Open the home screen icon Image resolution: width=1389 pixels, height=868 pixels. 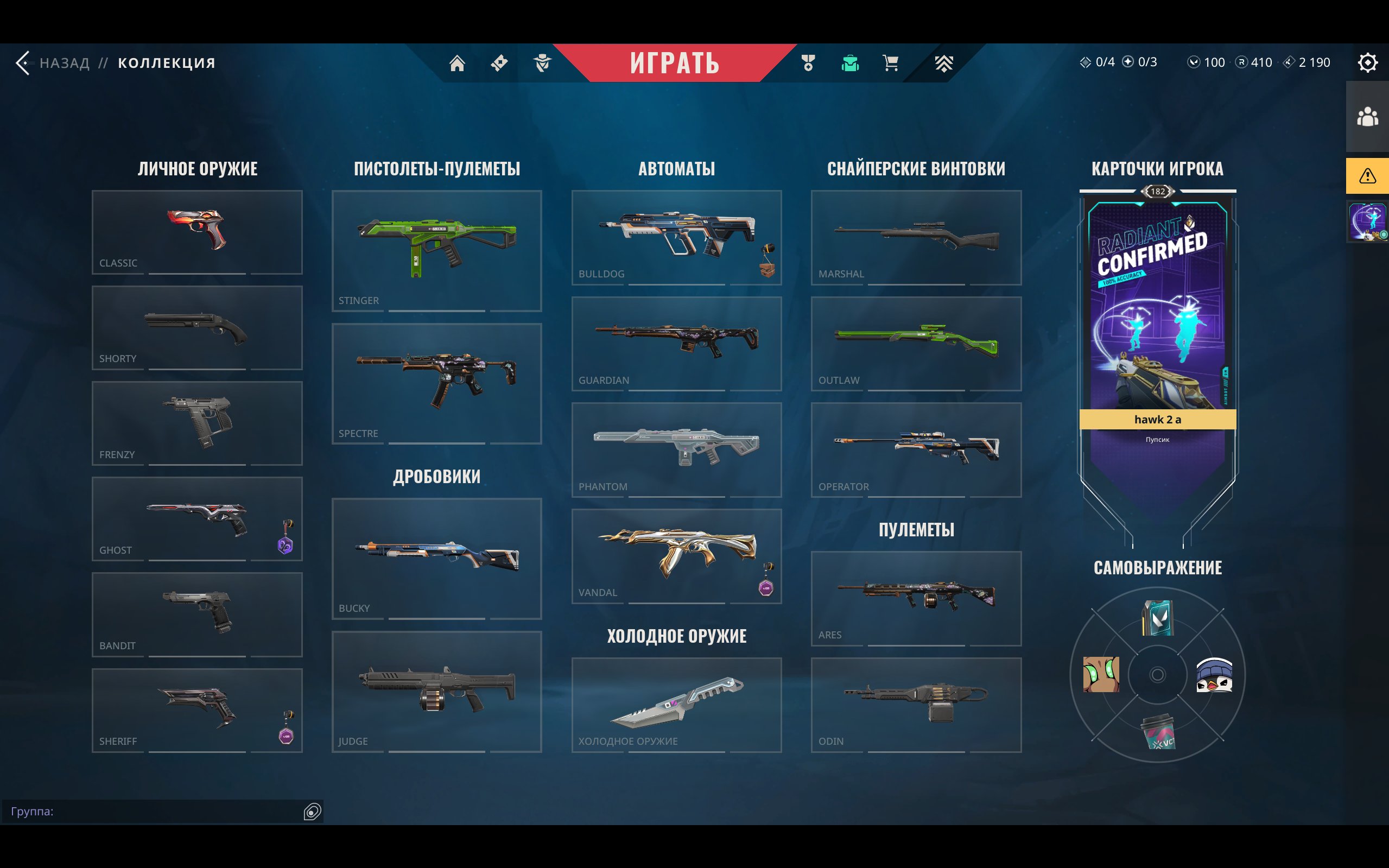pos(457,62)
